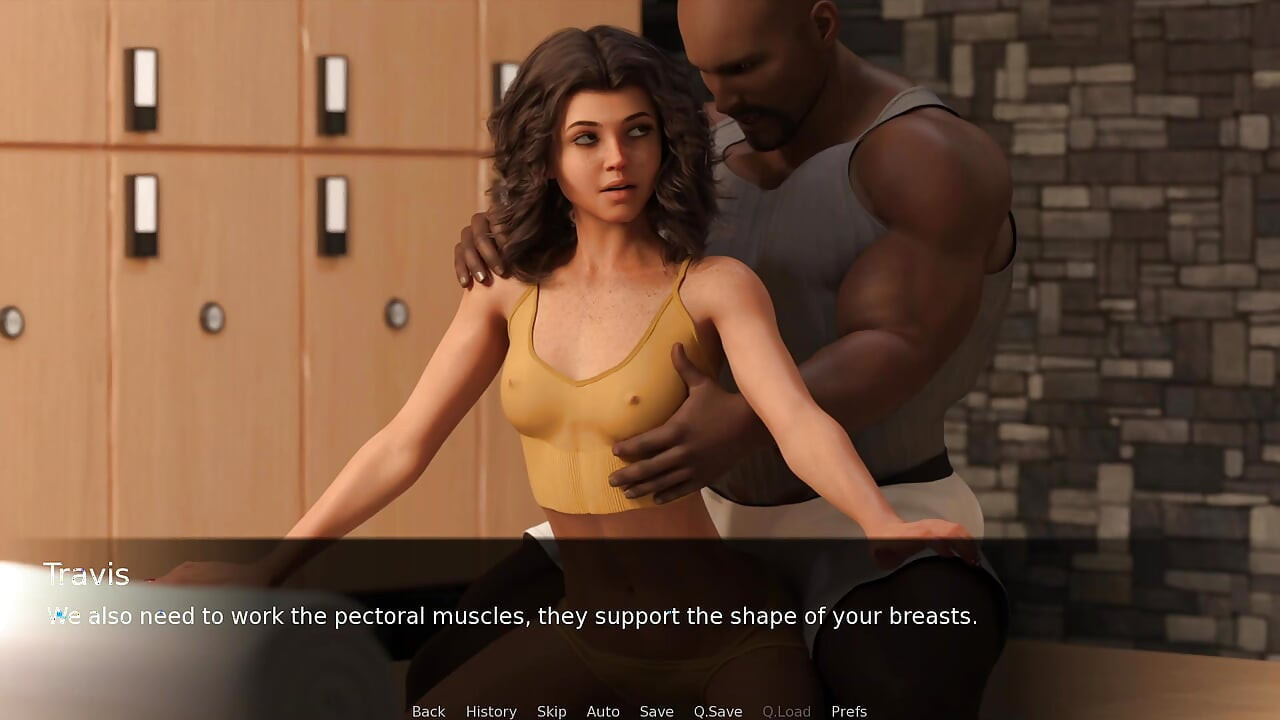Select the Travis speaker name label
This screenshot has height=720, width=1280.
click(x=88, y=575)
